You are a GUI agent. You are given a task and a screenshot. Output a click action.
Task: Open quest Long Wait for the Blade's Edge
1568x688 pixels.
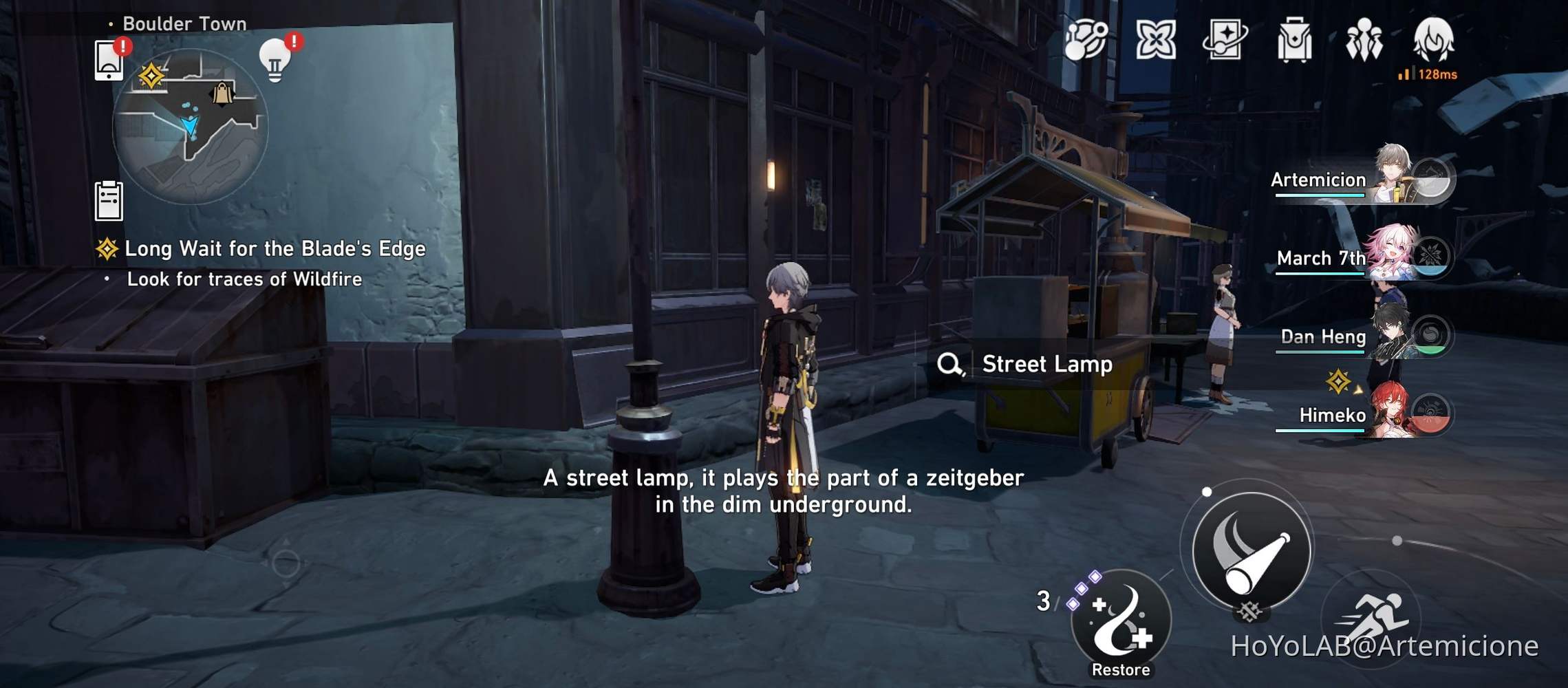[274, 250]
